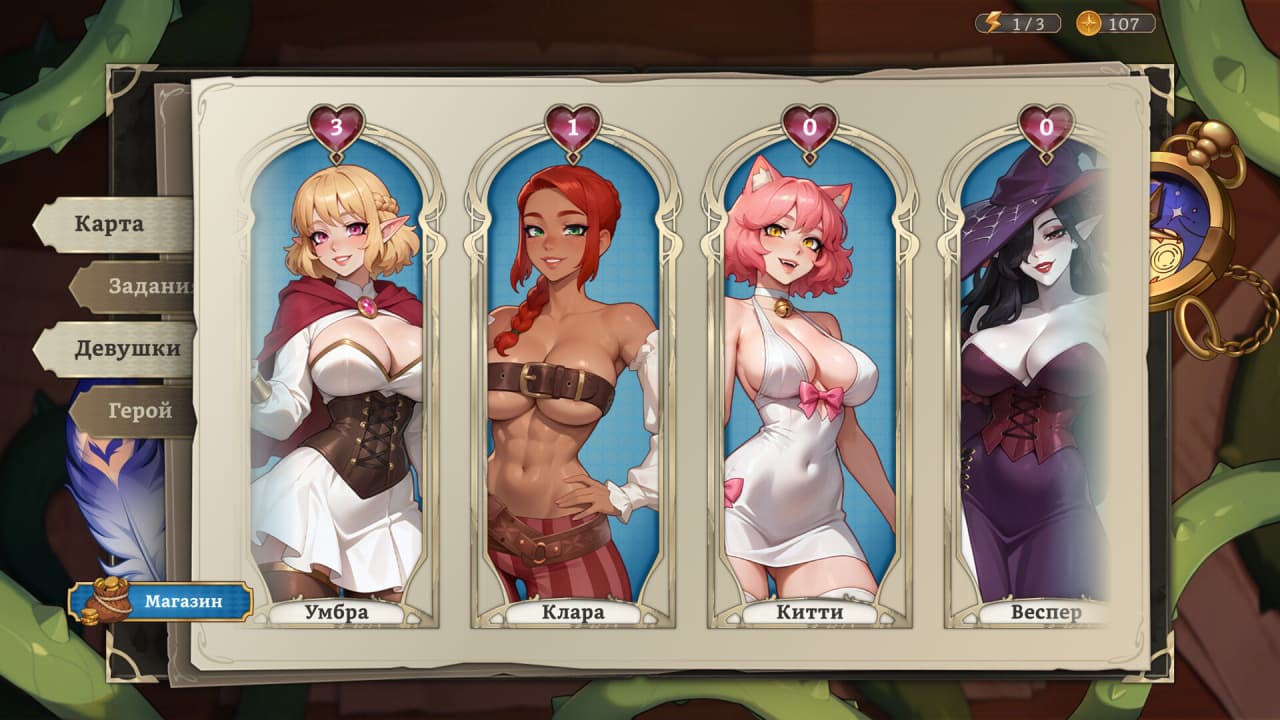Pick Китти's character card
The height and width of the screenshot is (720, 1280).
(809, 380)
